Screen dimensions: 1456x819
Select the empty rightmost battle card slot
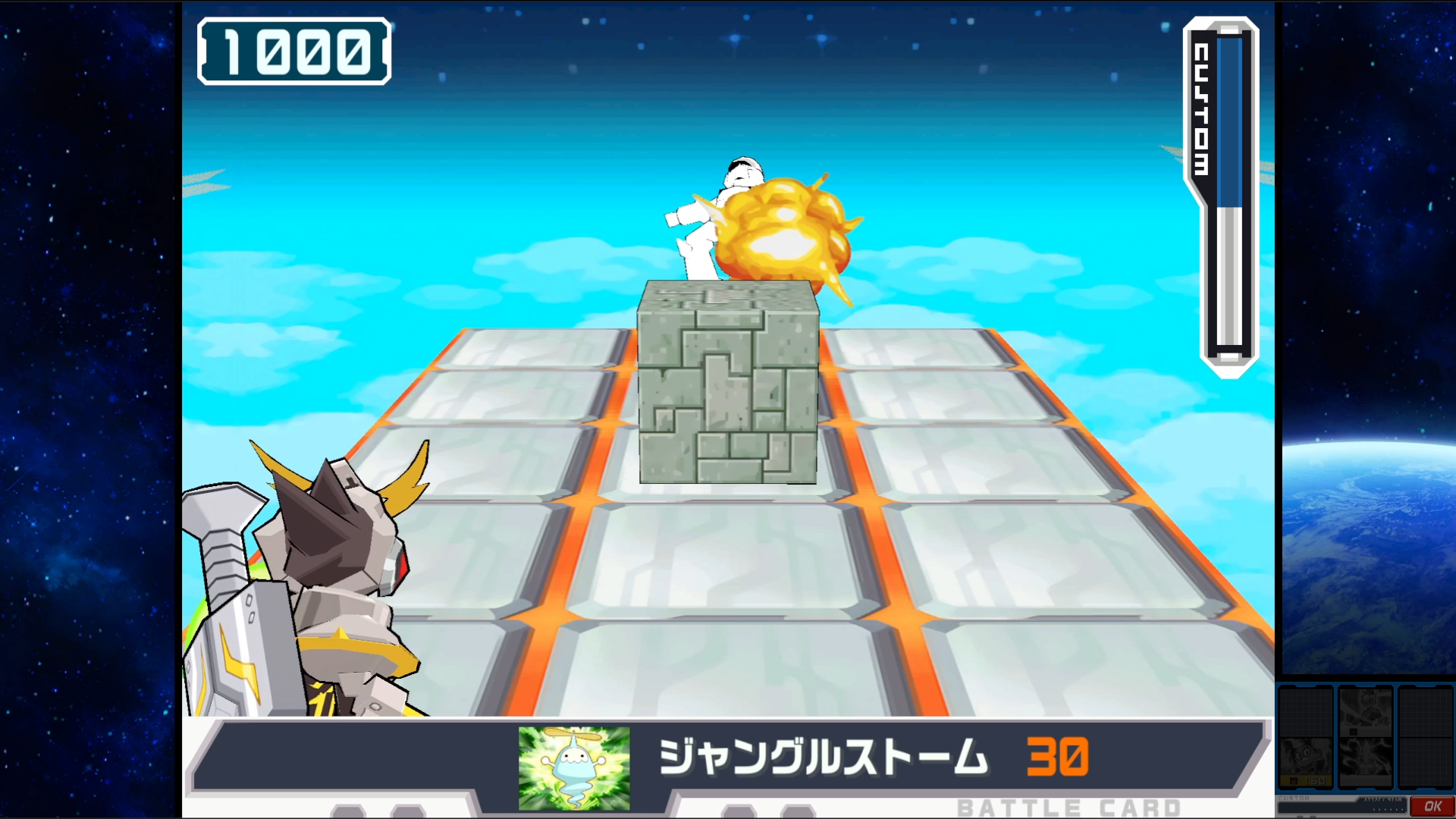pos(1424,737)
